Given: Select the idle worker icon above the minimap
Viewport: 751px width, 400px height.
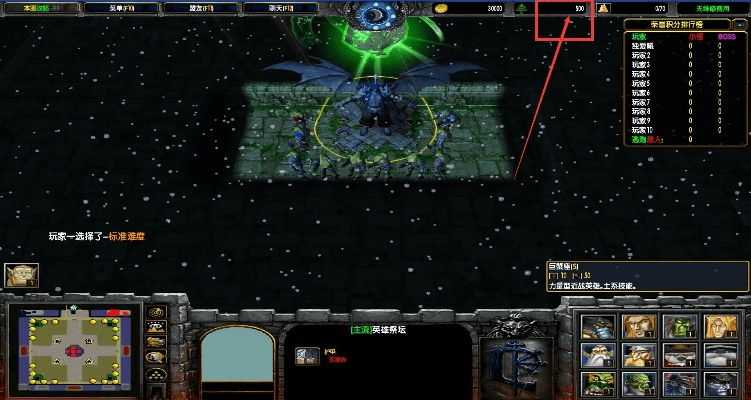Looking at the screenshot, I should [20, 276].
